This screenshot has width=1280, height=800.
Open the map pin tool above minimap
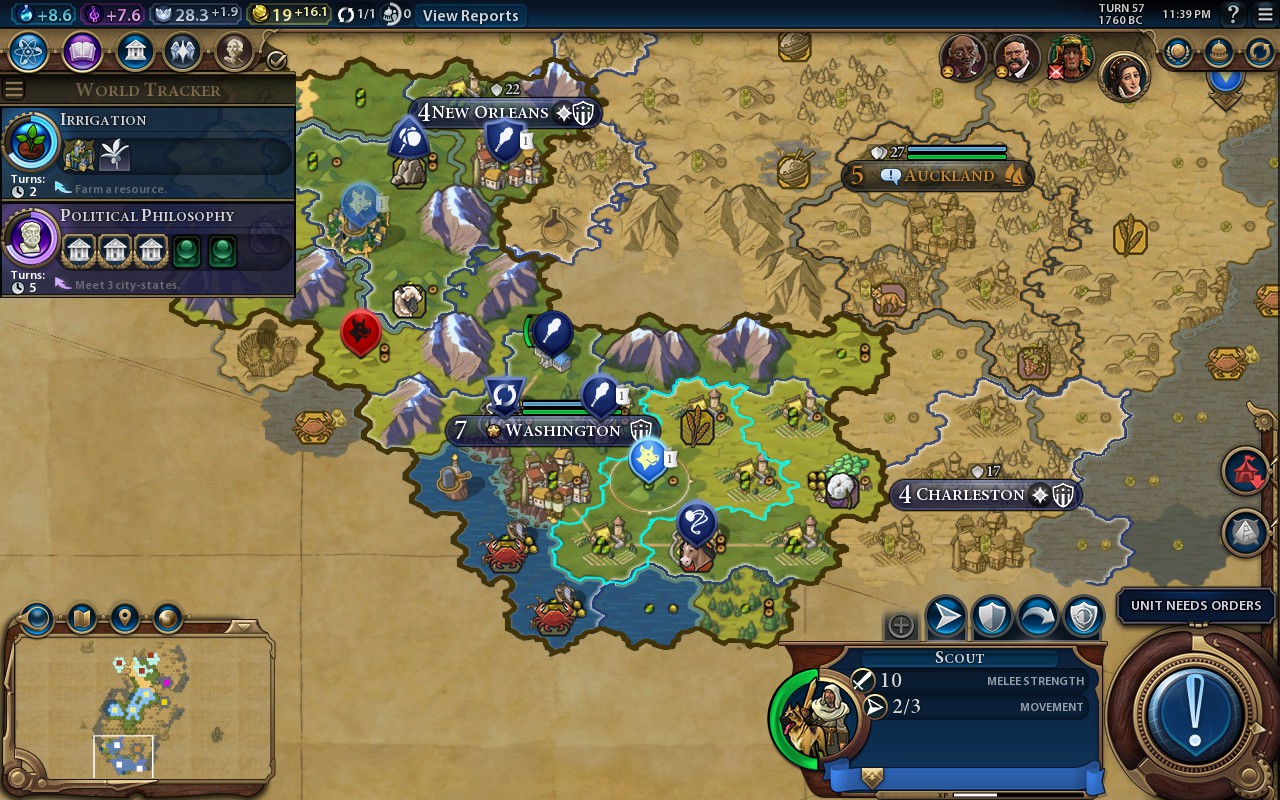pyautogui.click(x=124, y=619)
